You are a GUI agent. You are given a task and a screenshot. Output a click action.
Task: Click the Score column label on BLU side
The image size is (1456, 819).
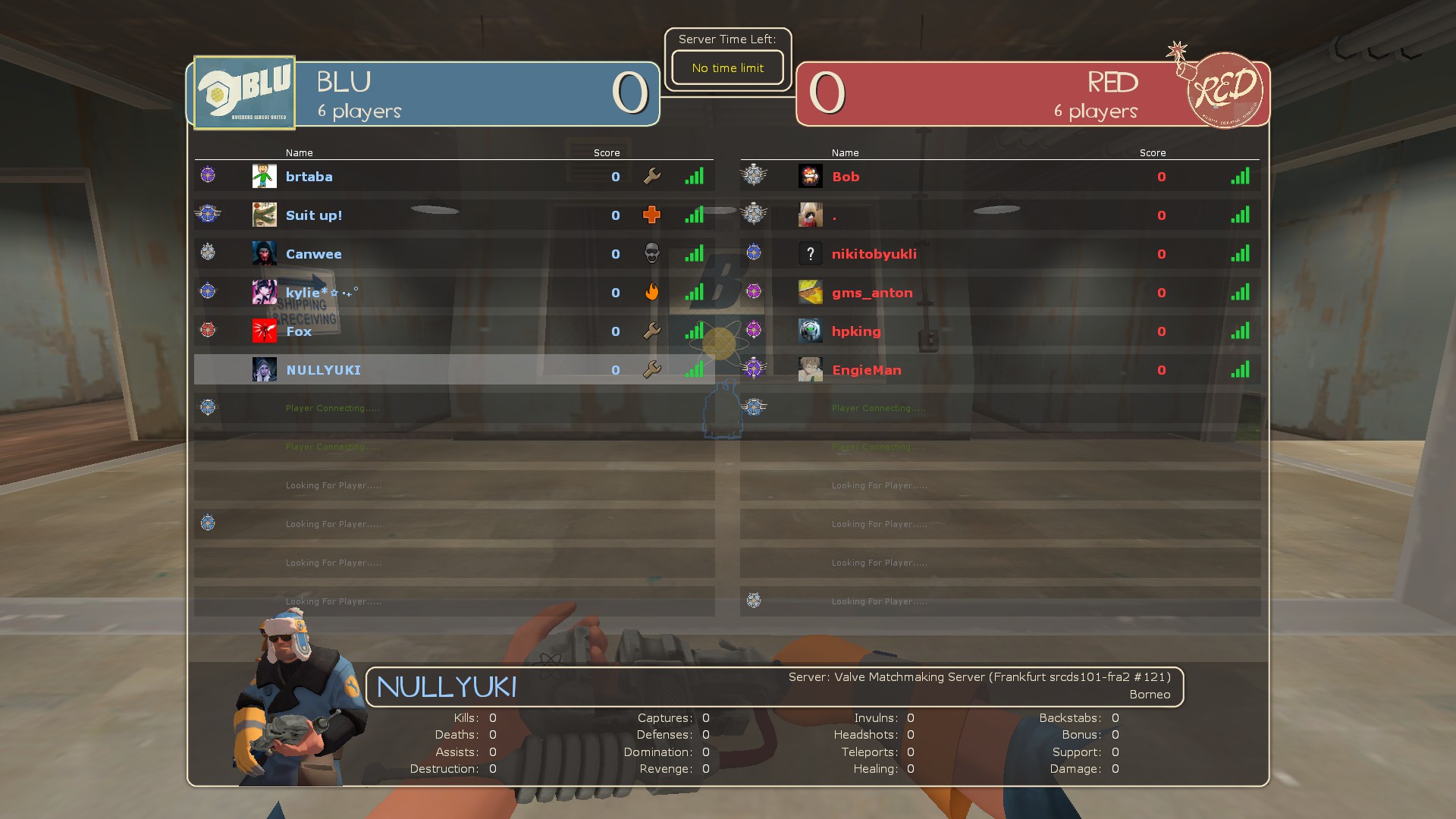click(x=606, y=152)
